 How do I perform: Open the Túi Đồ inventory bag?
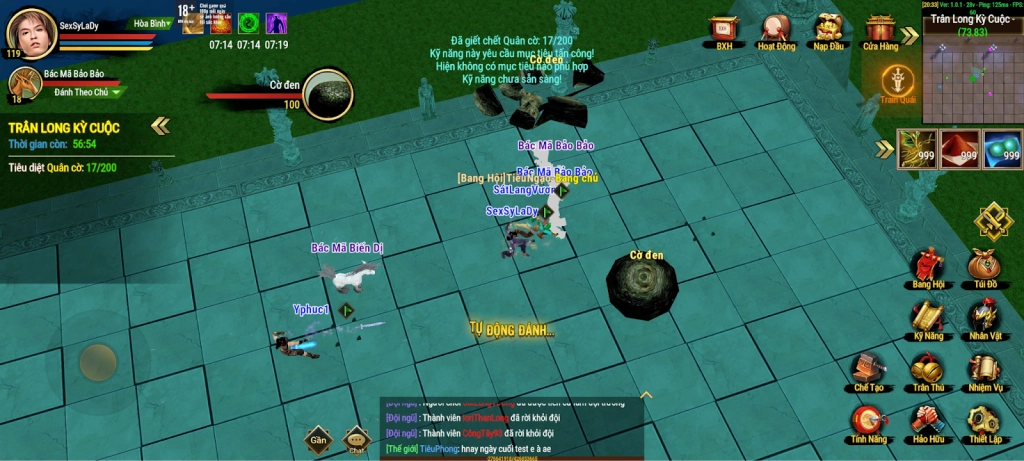click(x=984, y=268)
